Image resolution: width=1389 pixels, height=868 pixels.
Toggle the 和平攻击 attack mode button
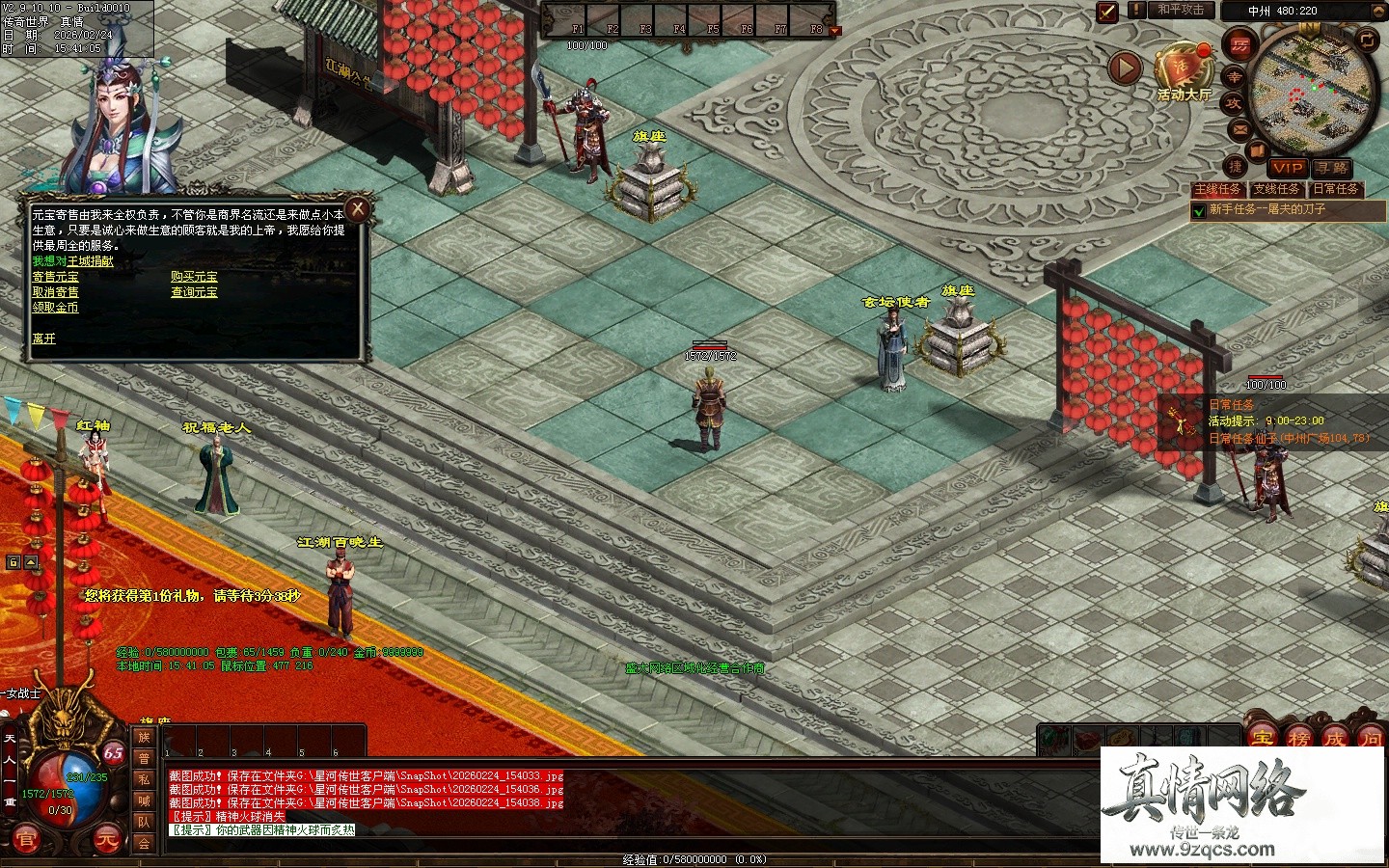click(x=1181, y=11)
